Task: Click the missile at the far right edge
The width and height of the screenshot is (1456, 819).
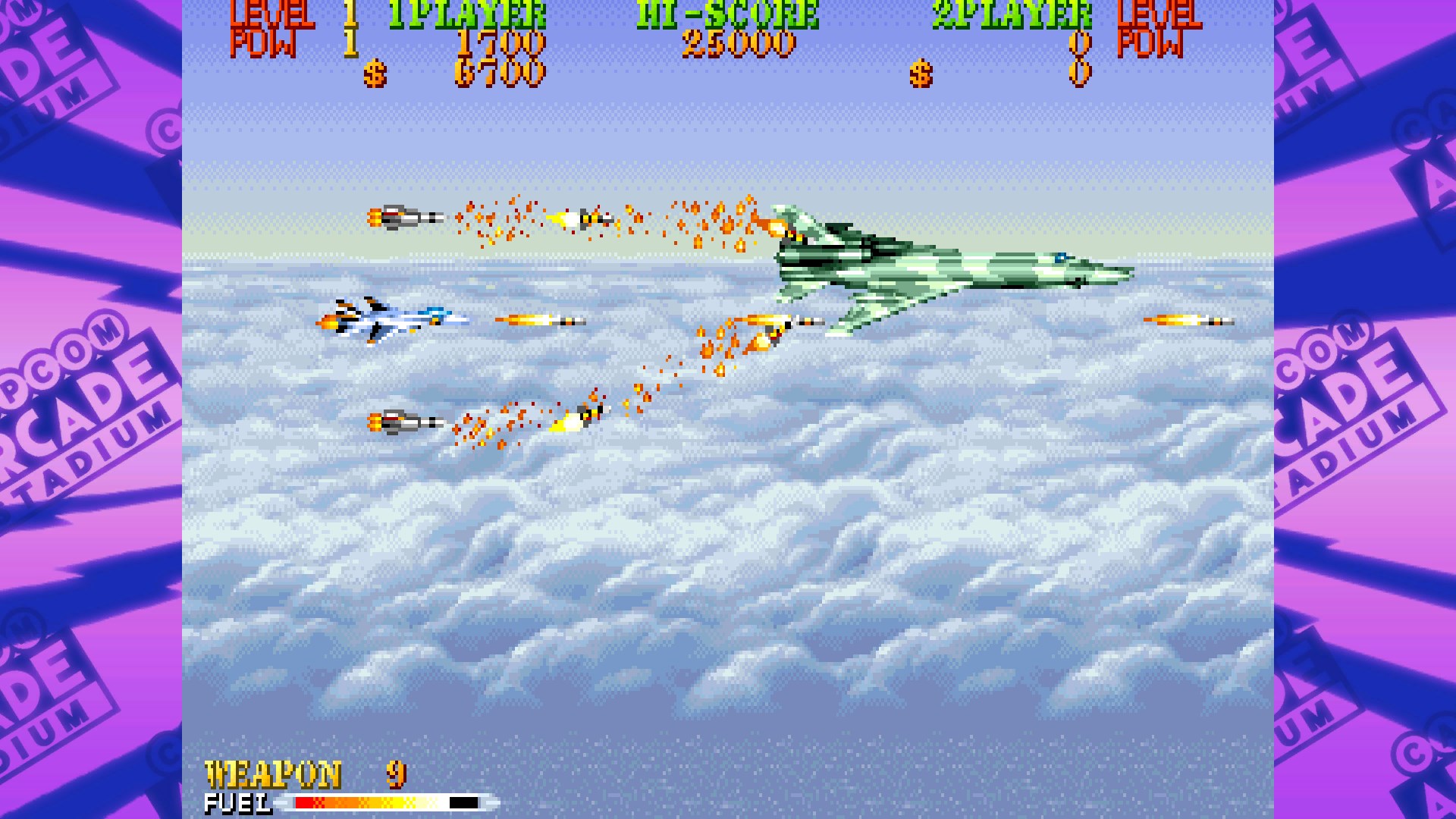Action: (x=1187, y=320)
